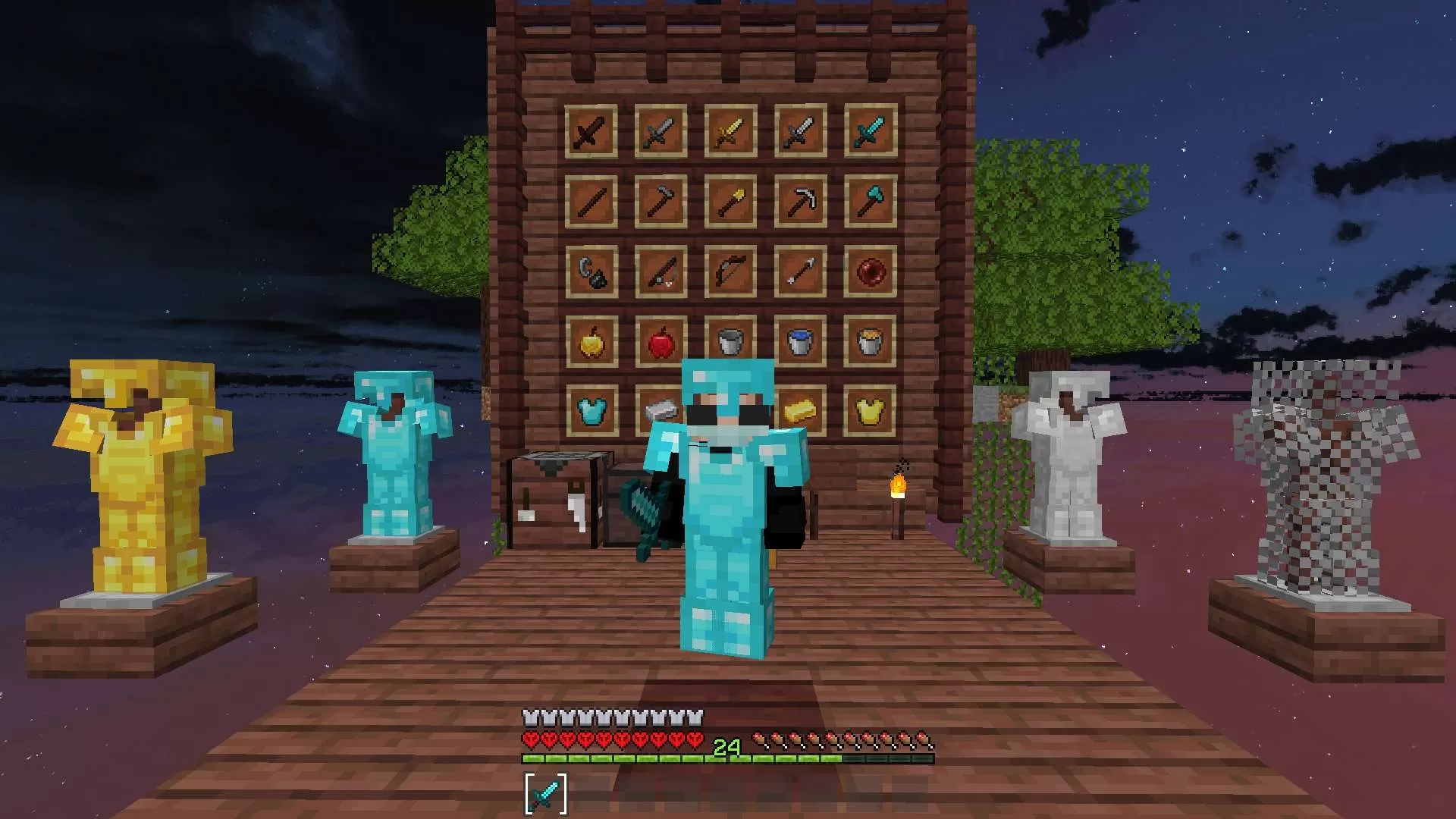Click the flint and steel frame

(591, 271)
